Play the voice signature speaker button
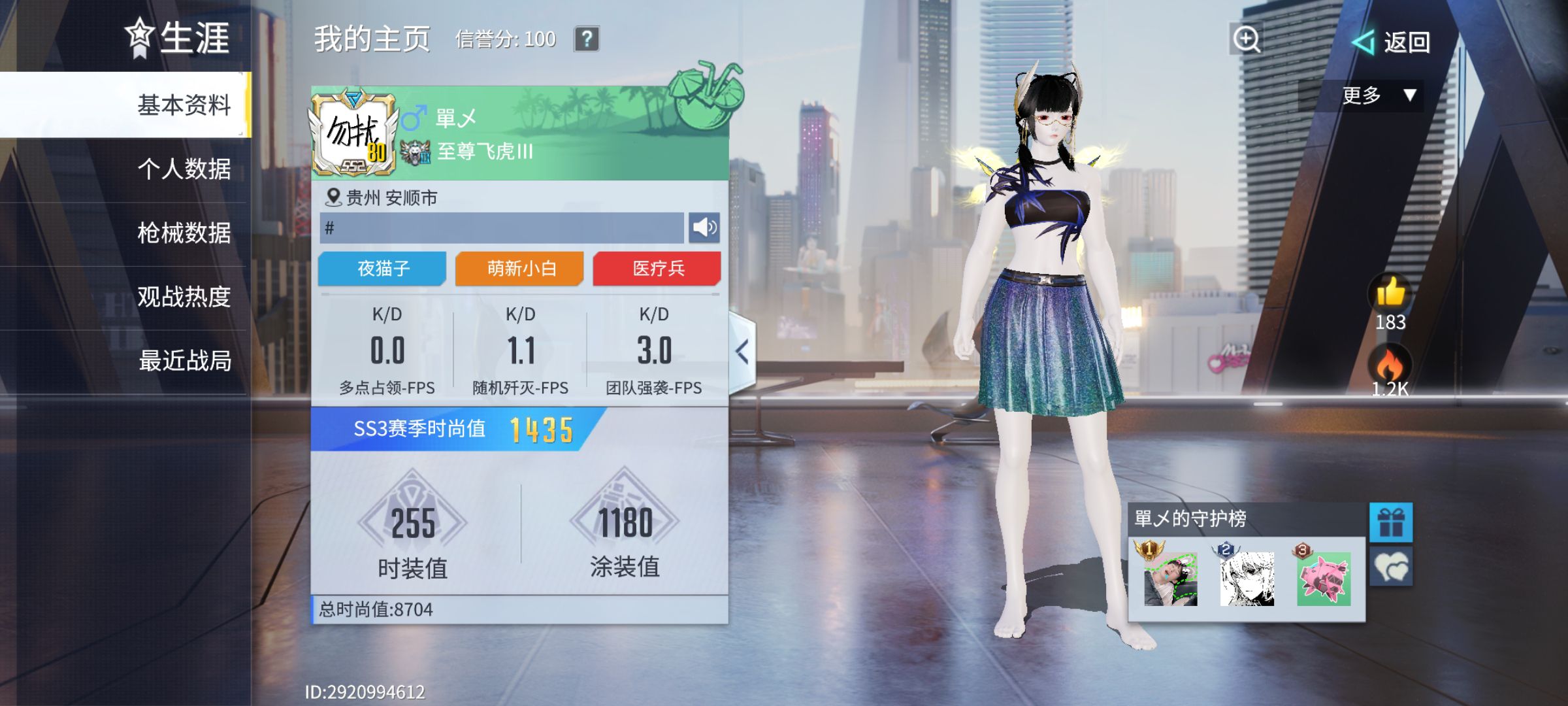 coord(704,227)
